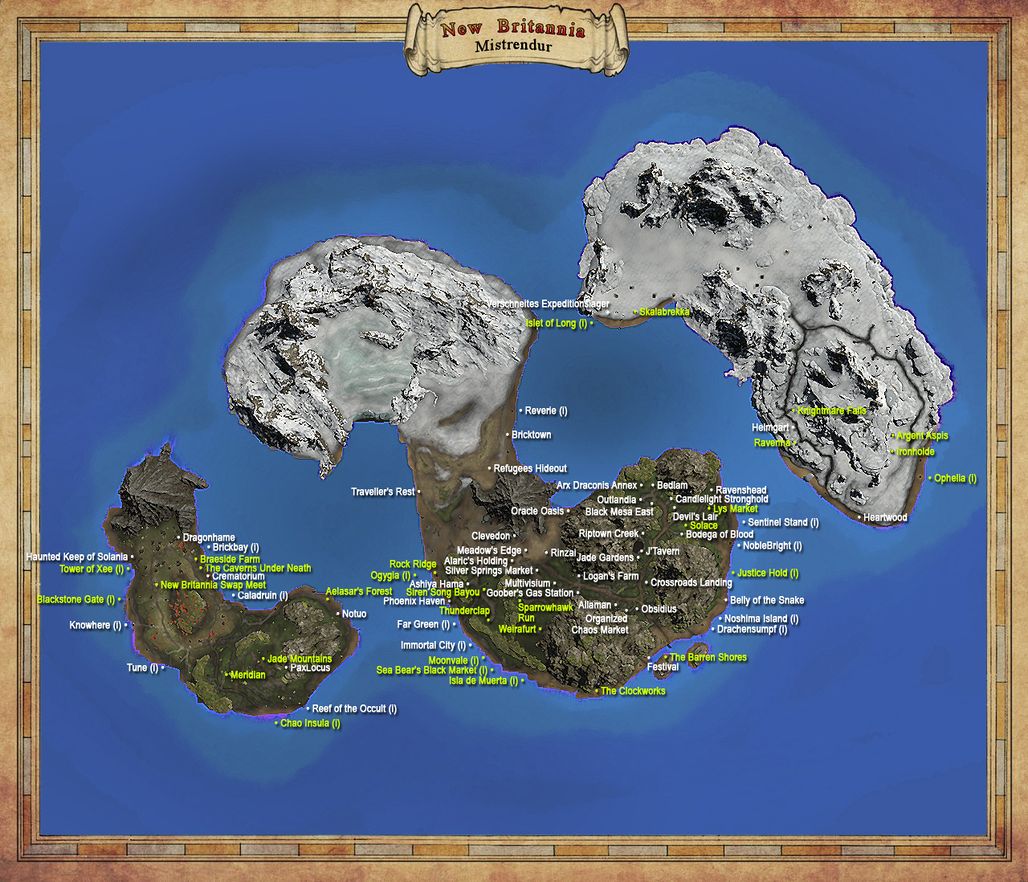Choose the Justice Hold (I) marker
Image resolution: width=1028 pixels, height=882 pixels.
[768, 574]
